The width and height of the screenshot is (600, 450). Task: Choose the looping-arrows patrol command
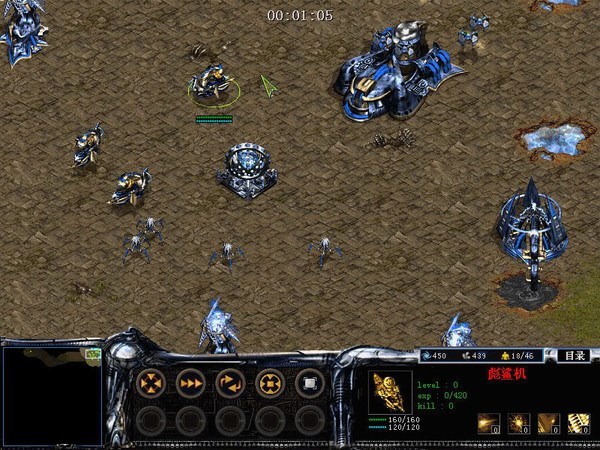(231, 382)
